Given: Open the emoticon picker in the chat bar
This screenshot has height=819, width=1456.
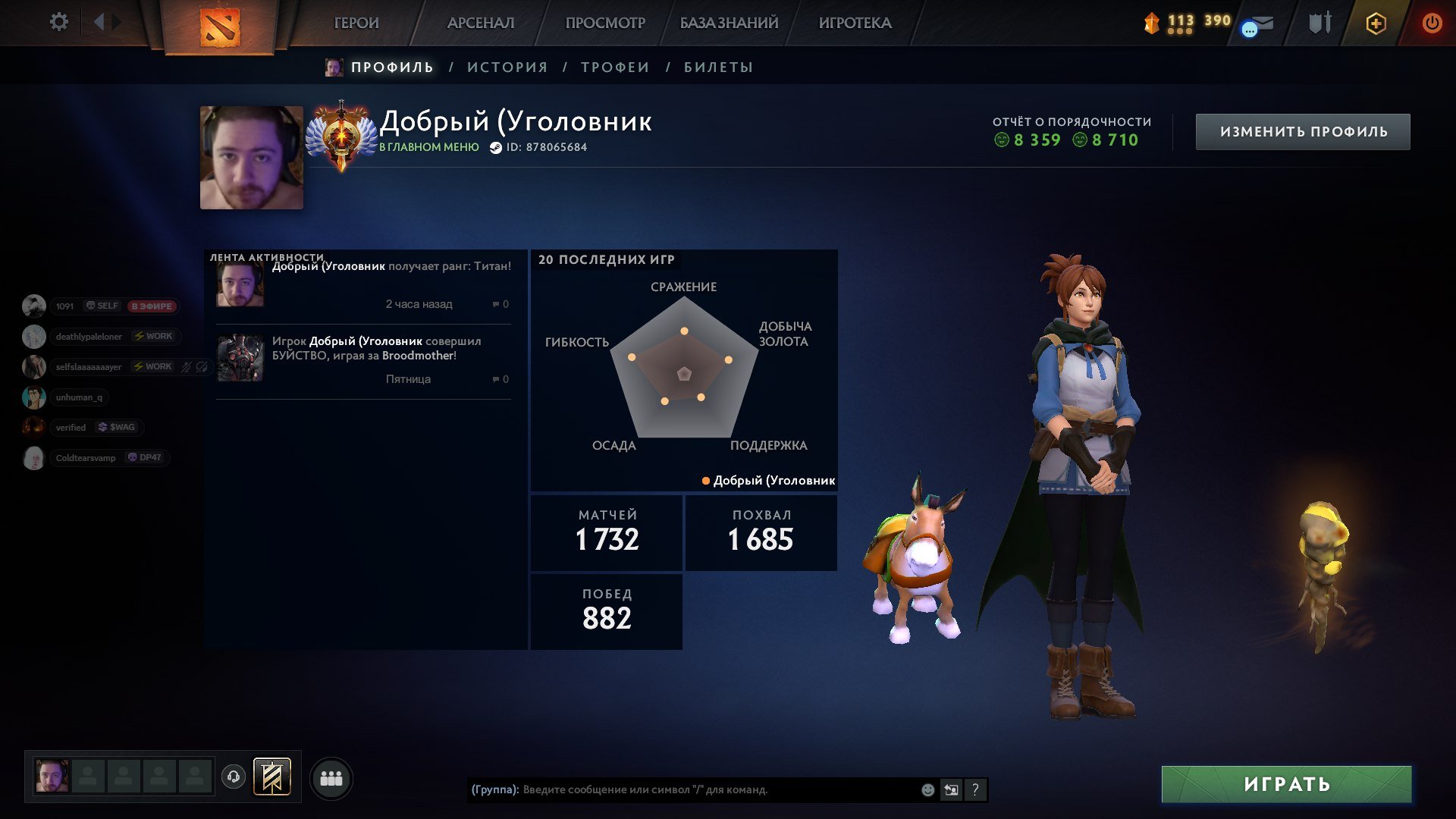Looking at the screenshot, I should (x=927, y=789).
